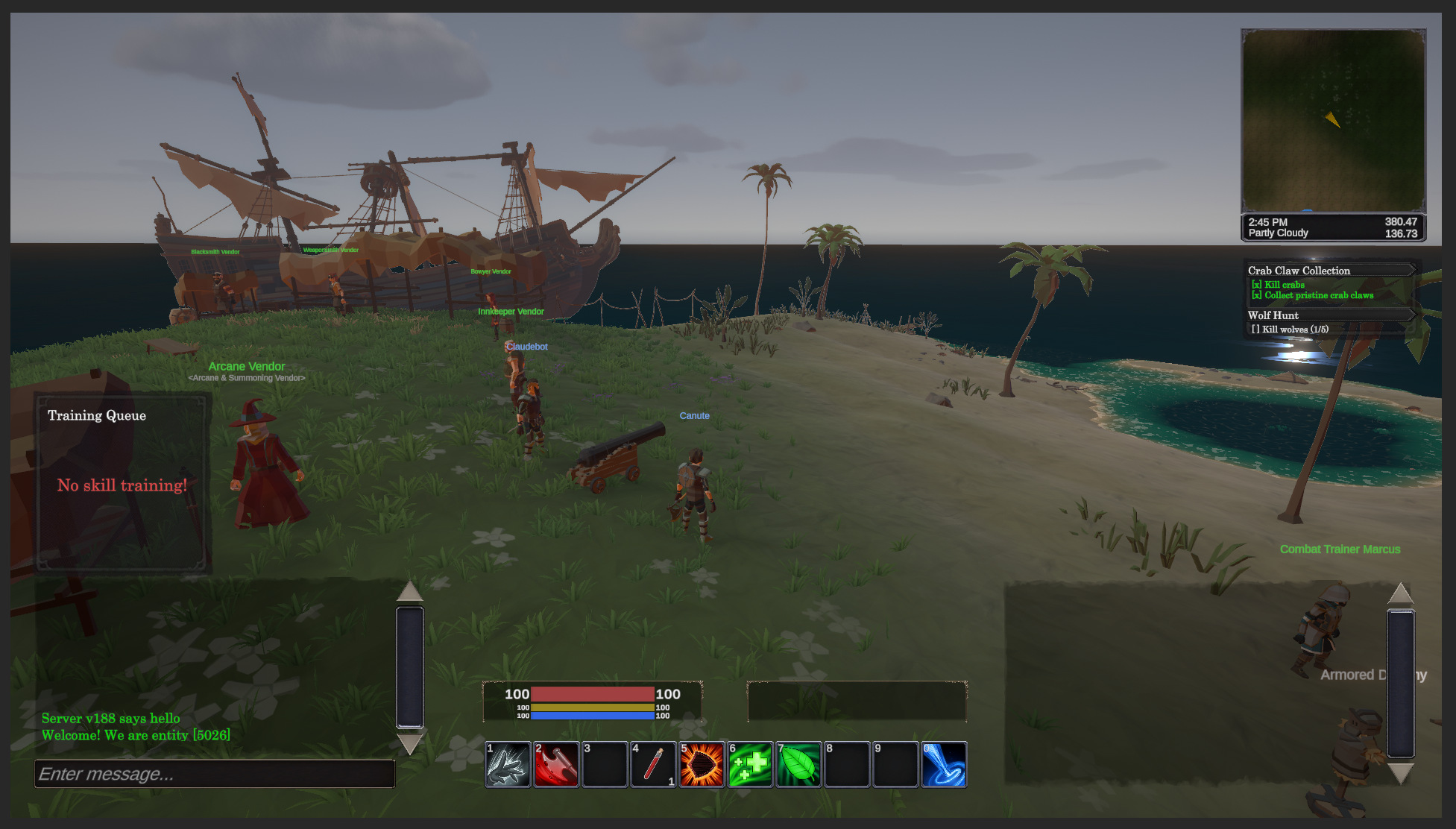The image size is (1456, 829).
Task: Select the leaf nature skill in slot 7
Action: pos(798,764)
